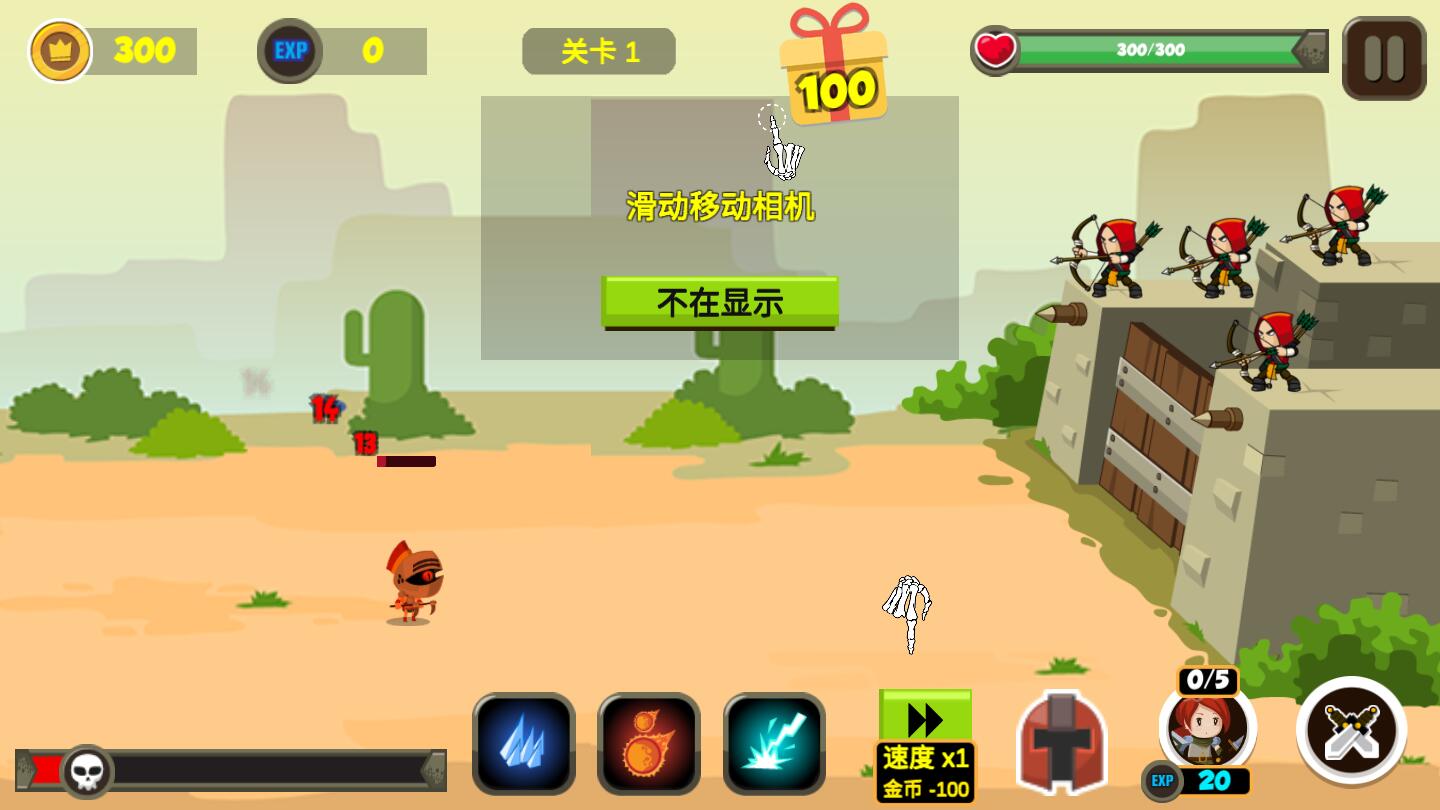This screenshot has width=1440, height=810.
Task: Tap the gold coin crown icon
Action: (x=60, y=50)
